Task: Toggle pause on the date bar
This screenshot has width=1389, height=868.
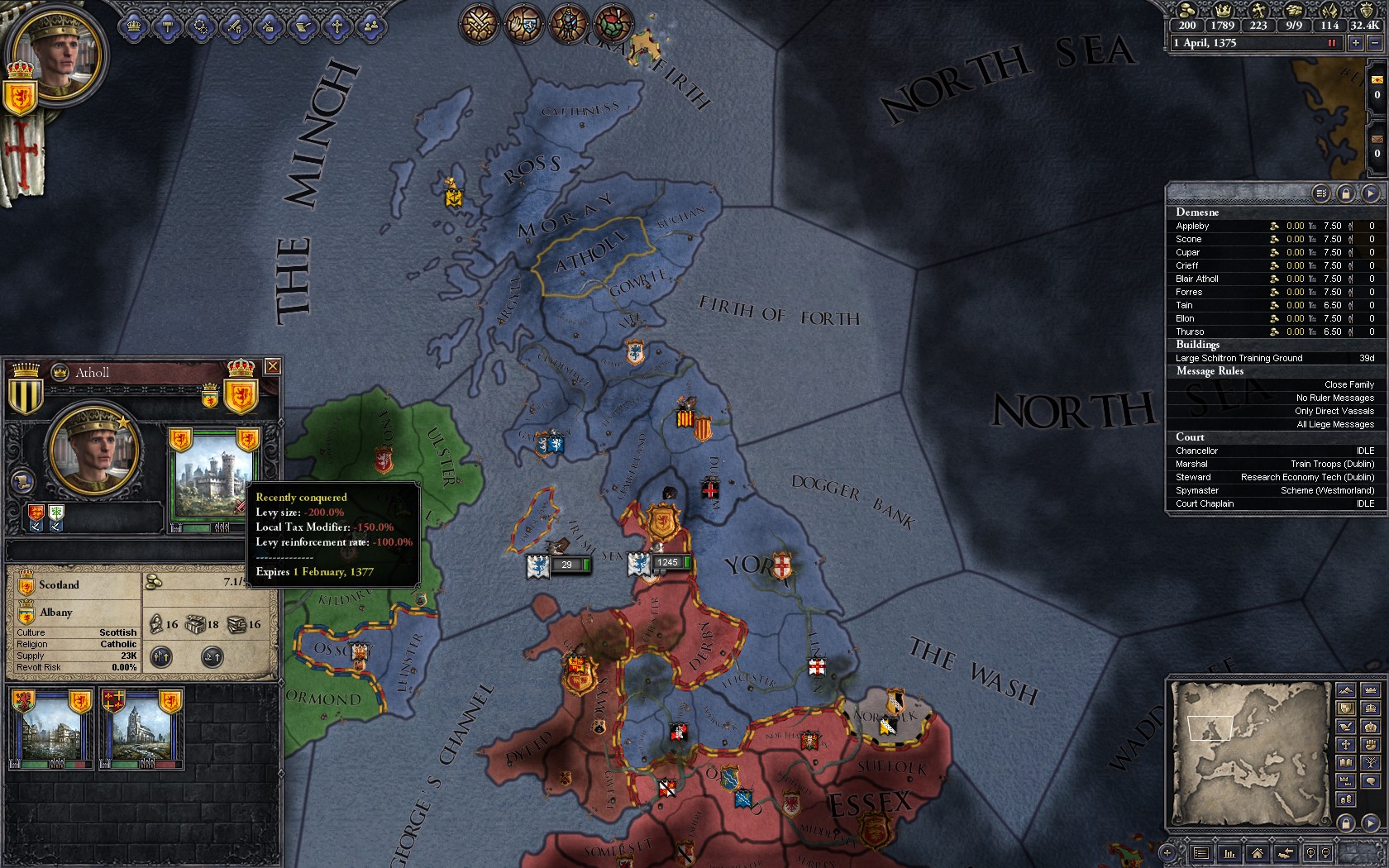Action: [1332, 43]
